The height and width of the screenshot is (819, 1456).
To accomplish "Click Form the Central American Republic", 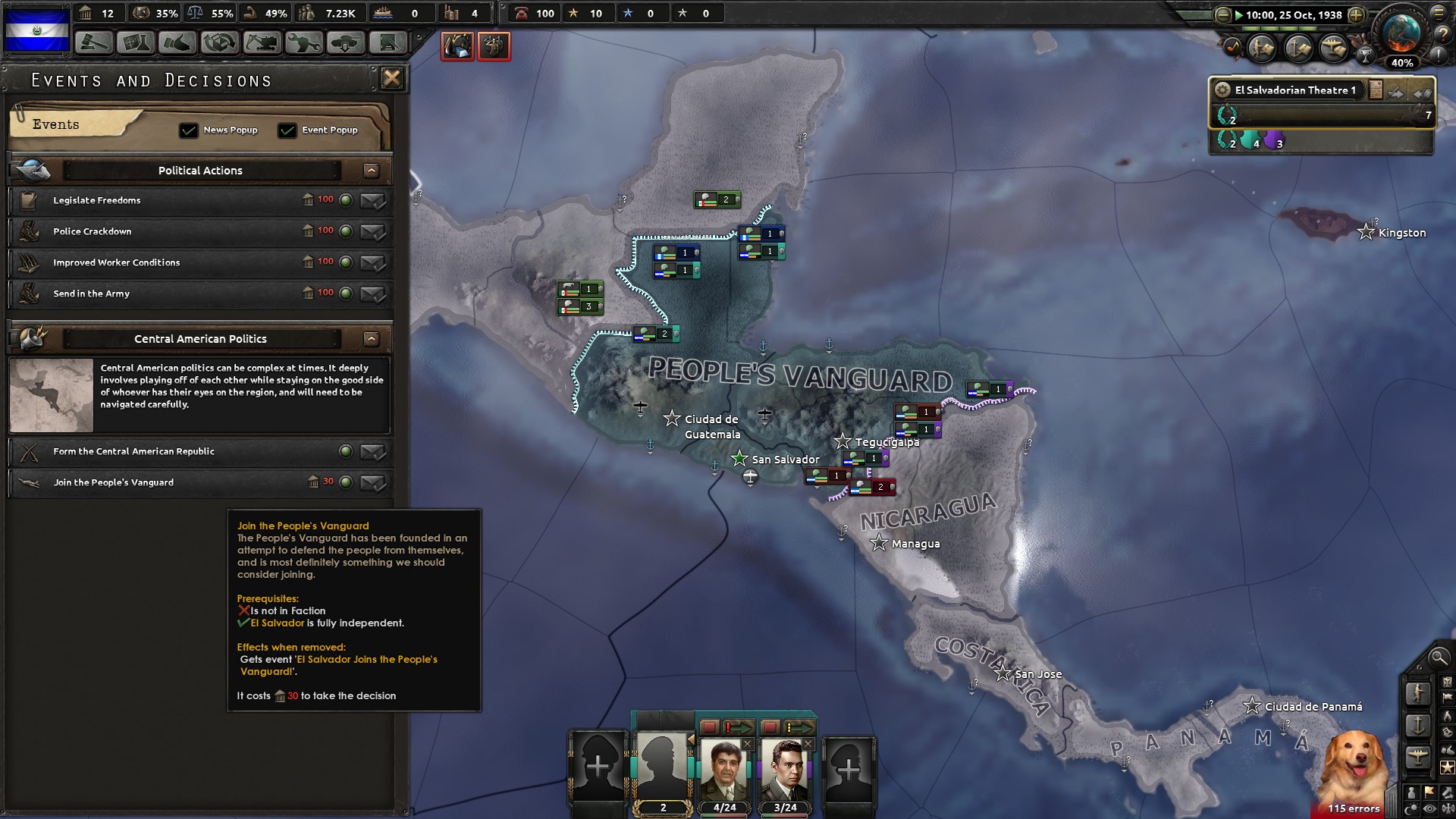I will 133,451.
